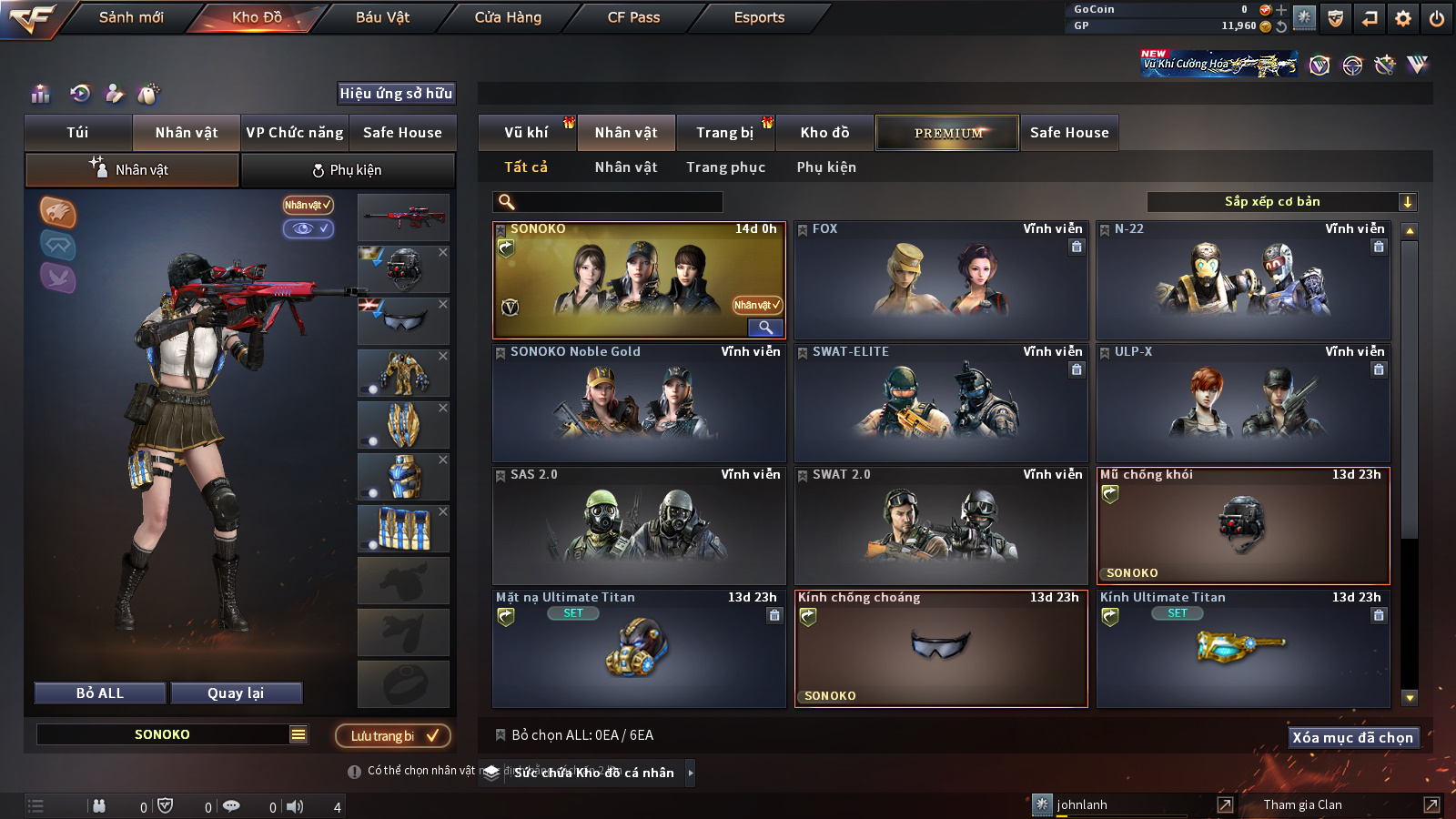Switch to the Vũ khí inventory tab
Viewport: 1456px width, 819px height.
pyautogui.click(x=526, y=133)
